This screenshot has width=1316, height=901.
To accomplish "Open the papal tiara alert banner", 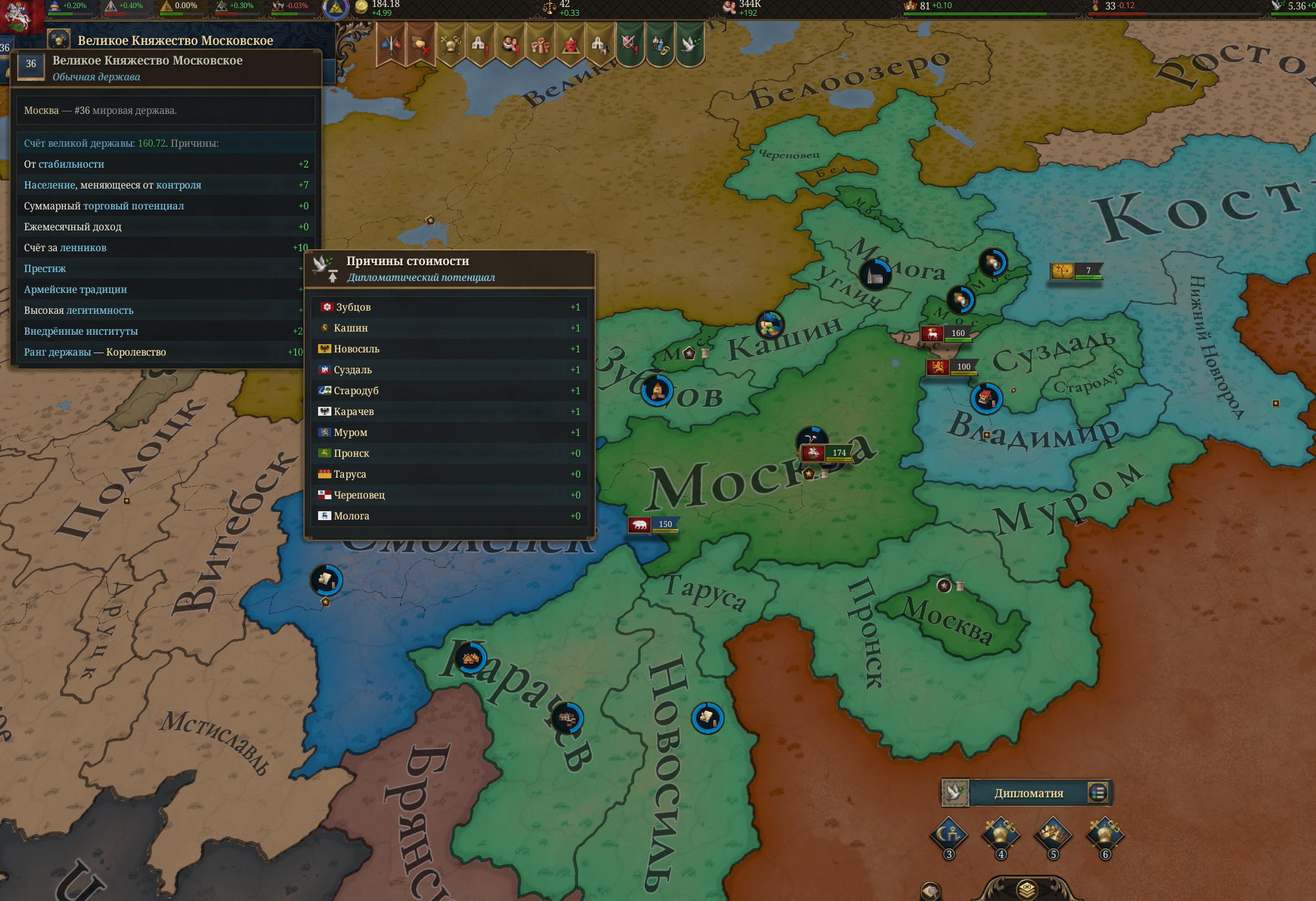I will [x=450, y=44].
